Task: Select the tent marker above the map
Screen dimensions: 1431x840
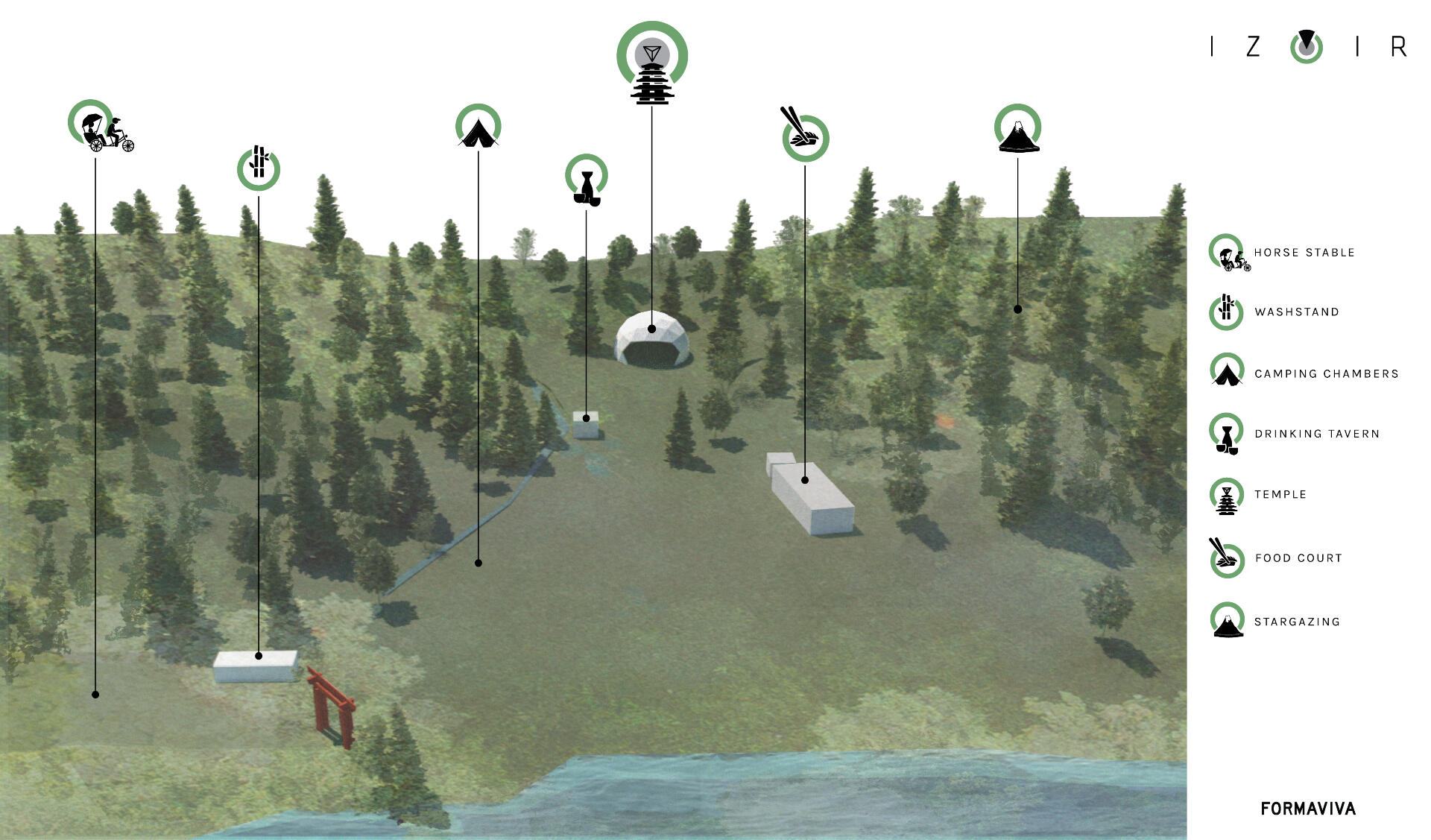Action: (478, 127)
